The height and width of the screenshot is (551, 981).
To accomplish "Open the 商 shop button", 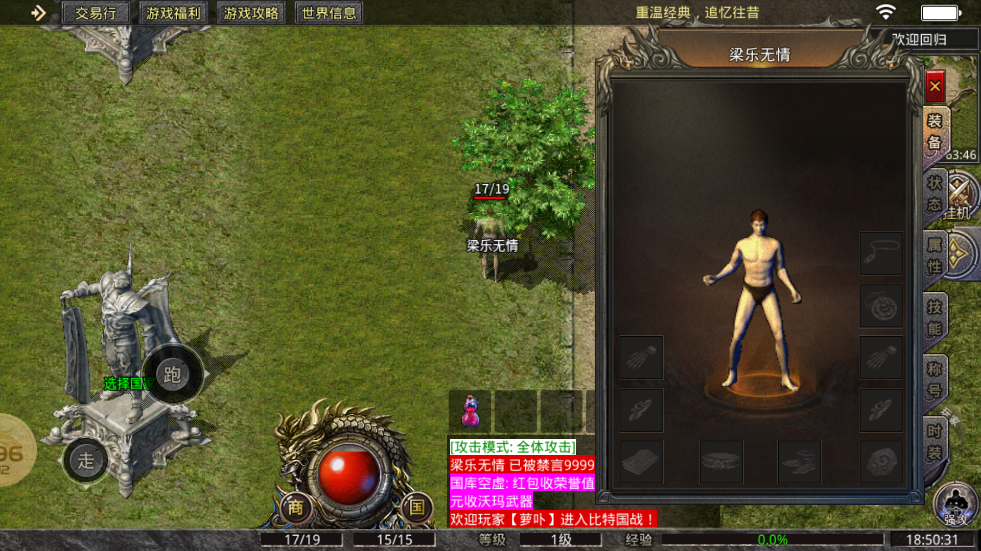I will click(x=296, y=507).
